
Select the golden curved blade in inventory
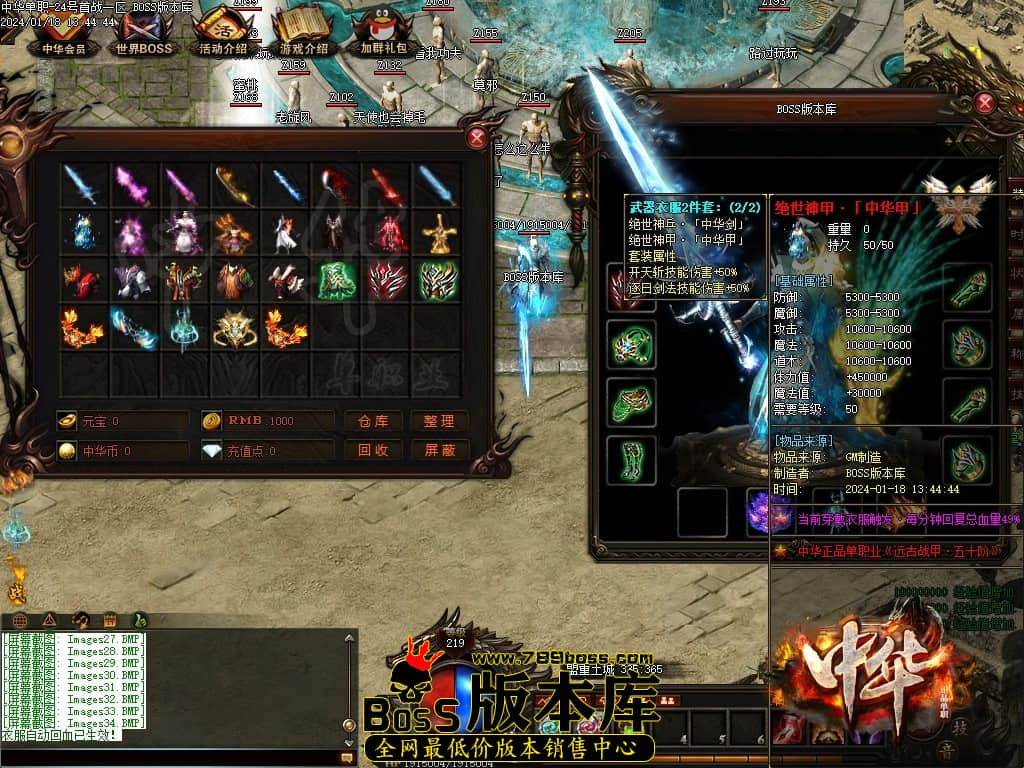point(234,185)
